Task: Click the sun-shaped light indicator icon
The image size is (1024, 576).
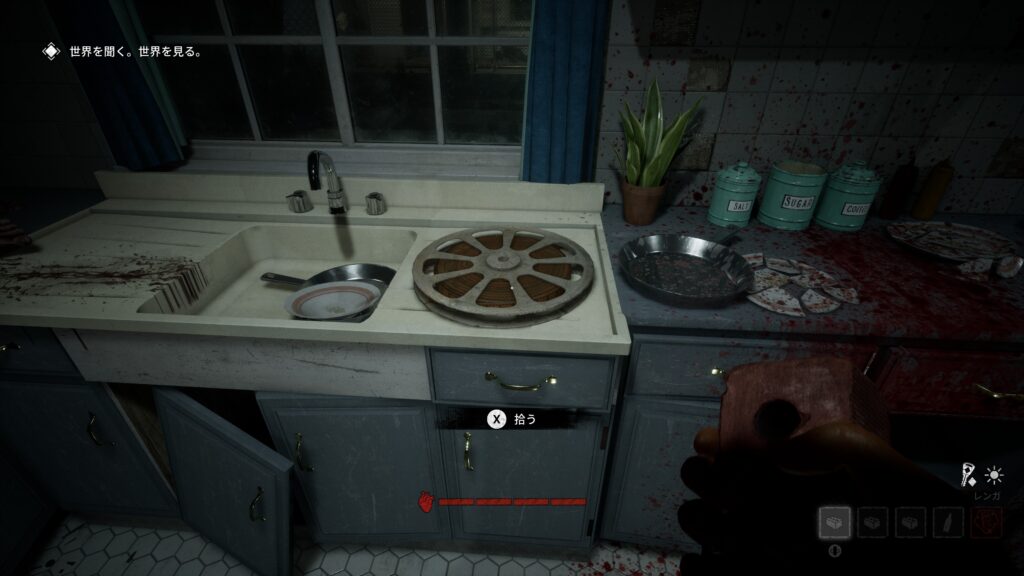Action: [994, 475]
